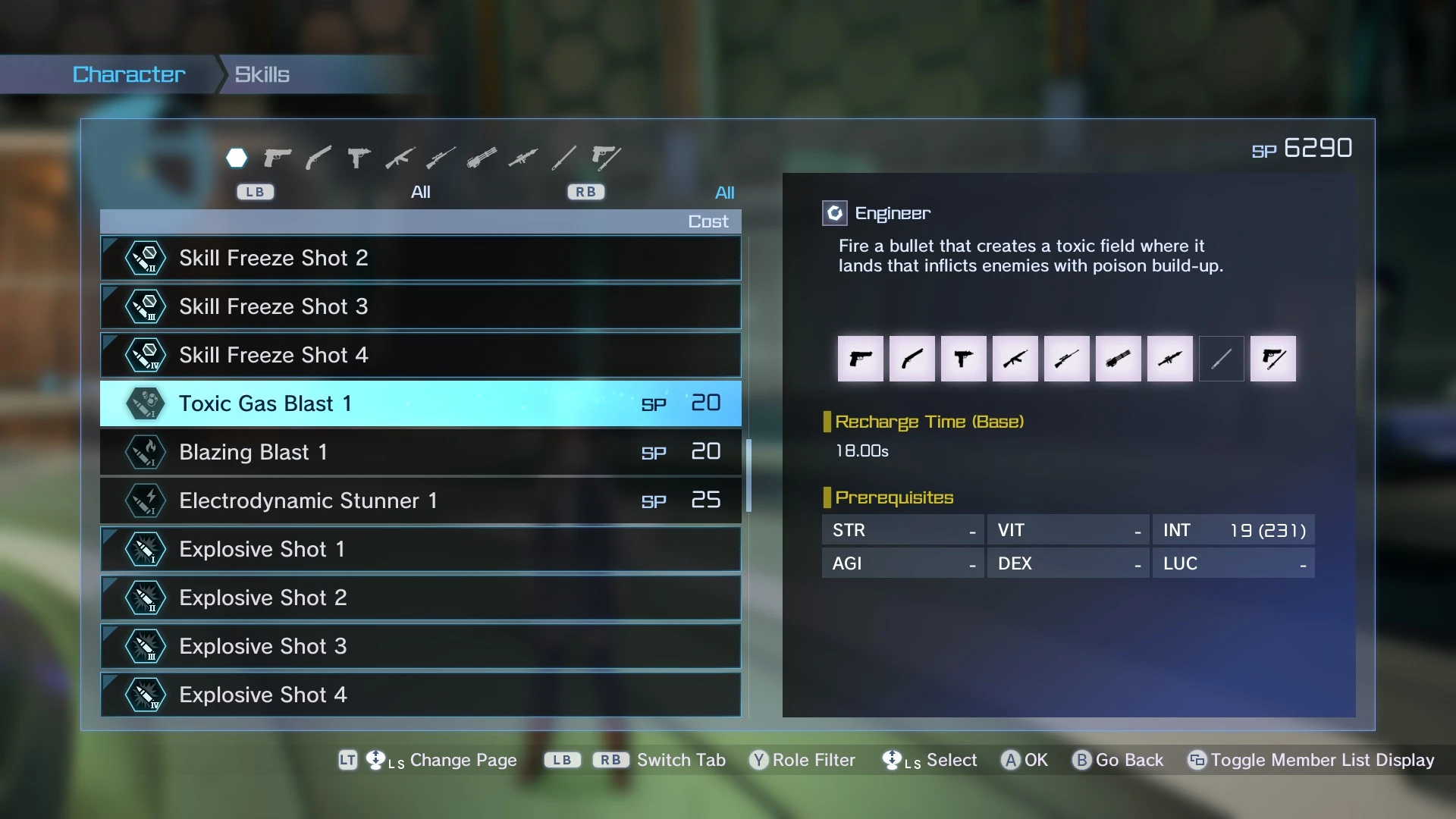Select Explosive Shot 3 entry
Image resolution: width=1456 pixels, height=819 pixels.
(420, 646)
